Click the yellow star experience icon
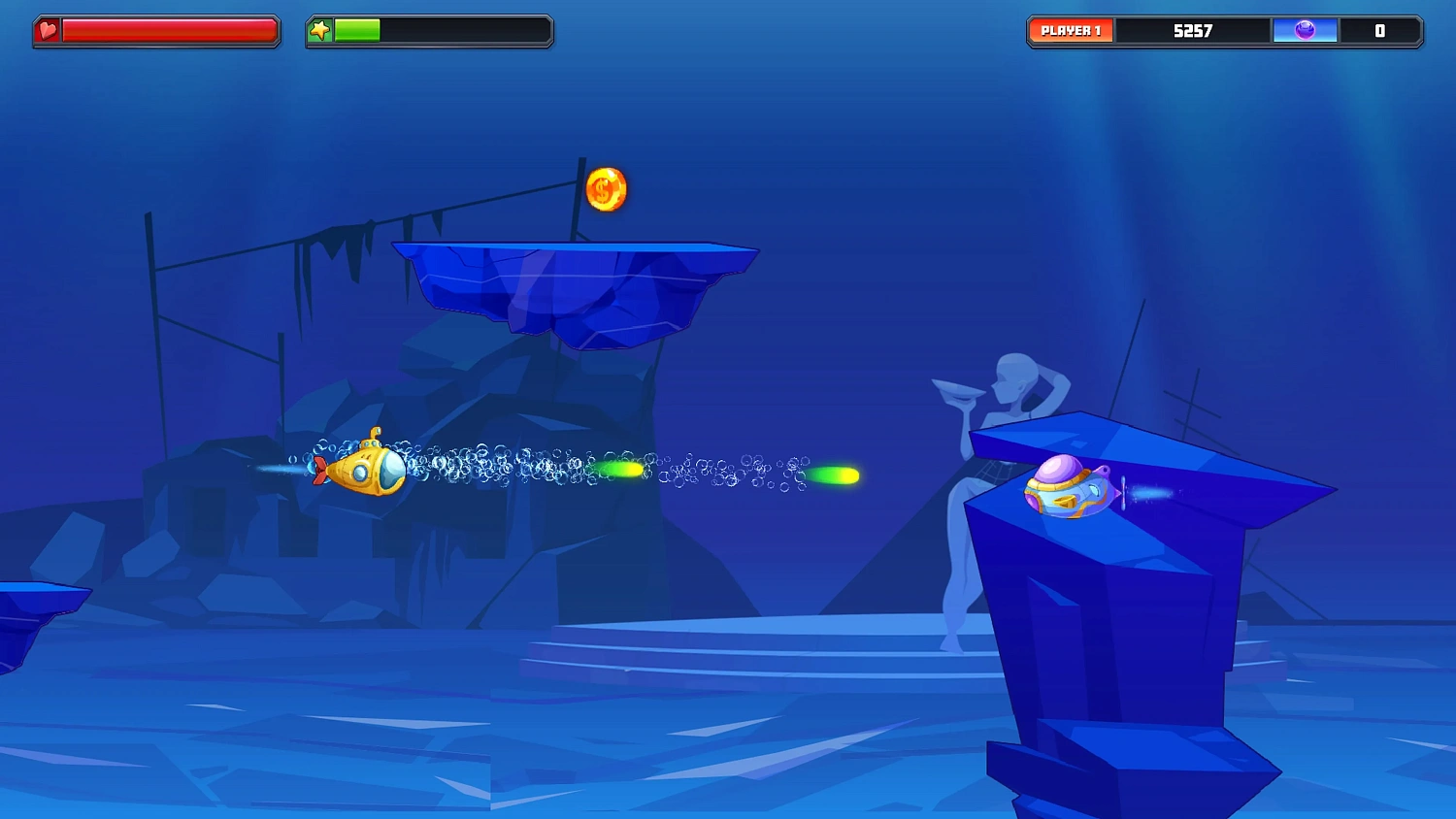 click(x=320, y=29)
